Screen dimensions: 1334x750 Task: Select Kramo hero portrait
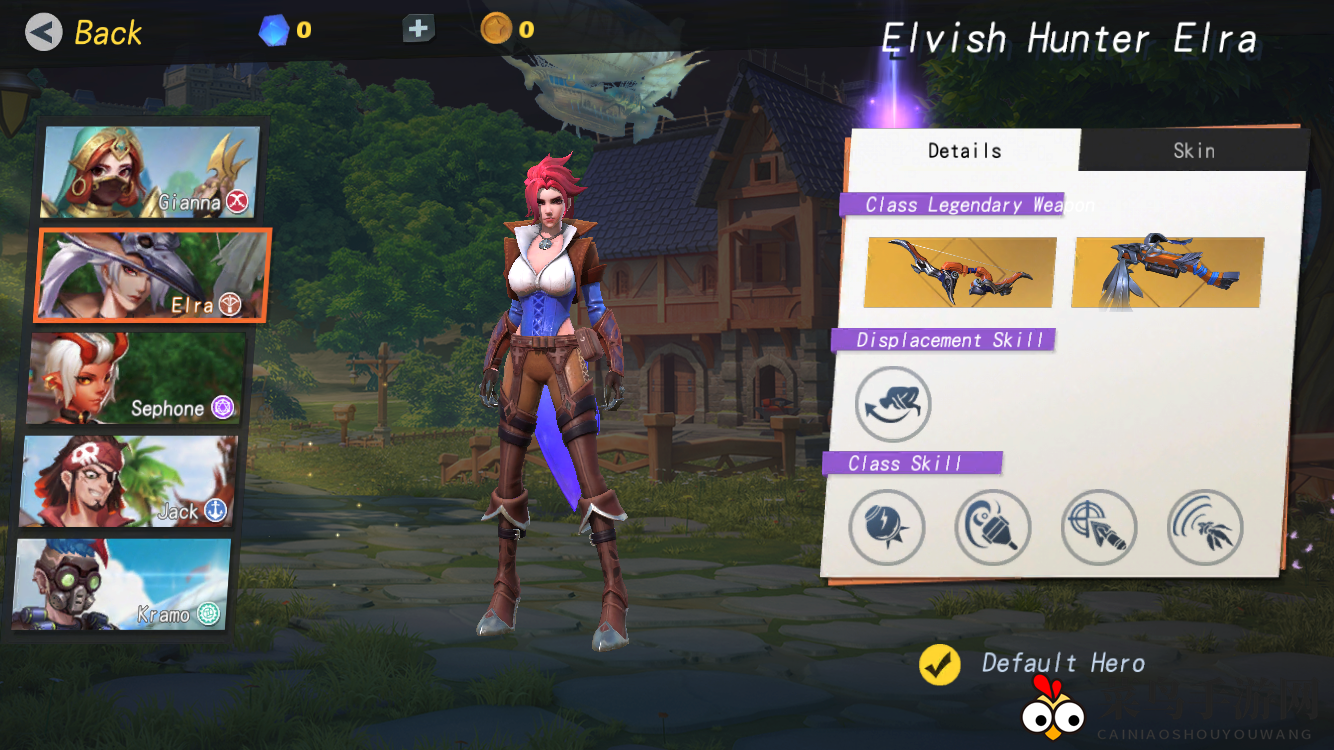(x=122, y=585)
